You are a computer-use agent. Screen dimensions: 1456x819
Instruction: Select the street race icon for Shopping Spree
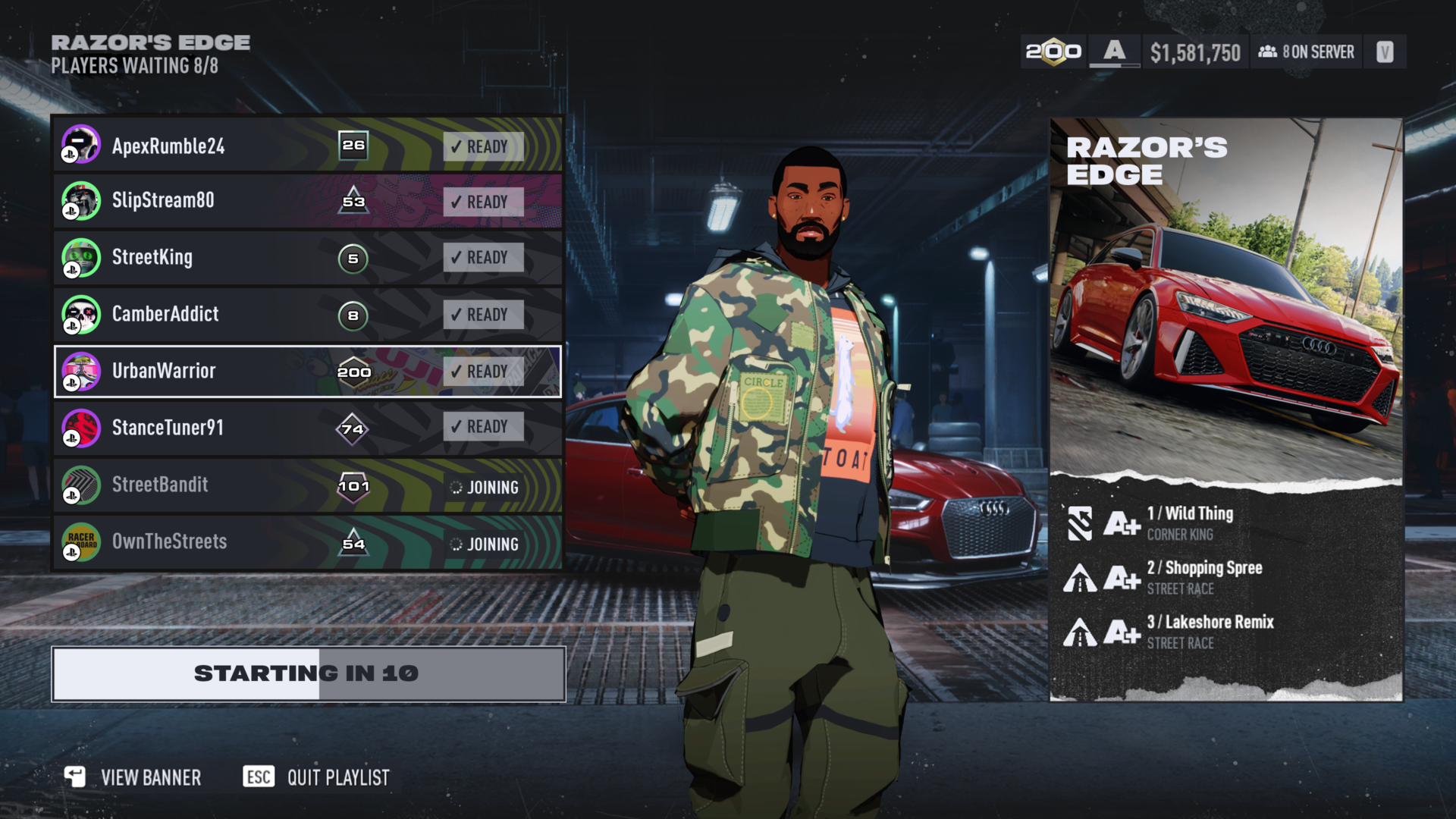click(x=1080, y=577)
